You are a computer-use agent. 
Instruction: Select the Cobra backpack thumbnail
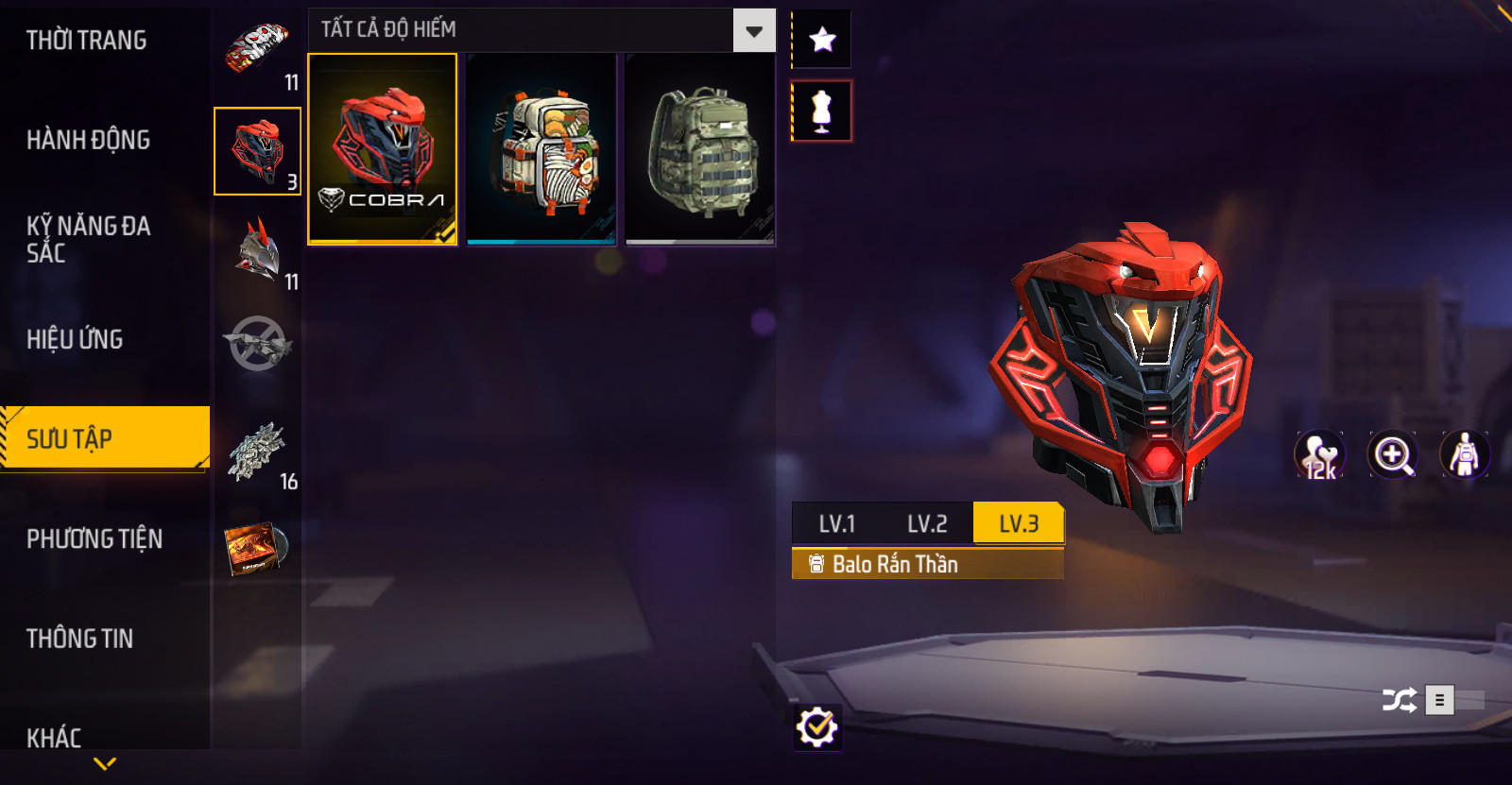[383, 149]
